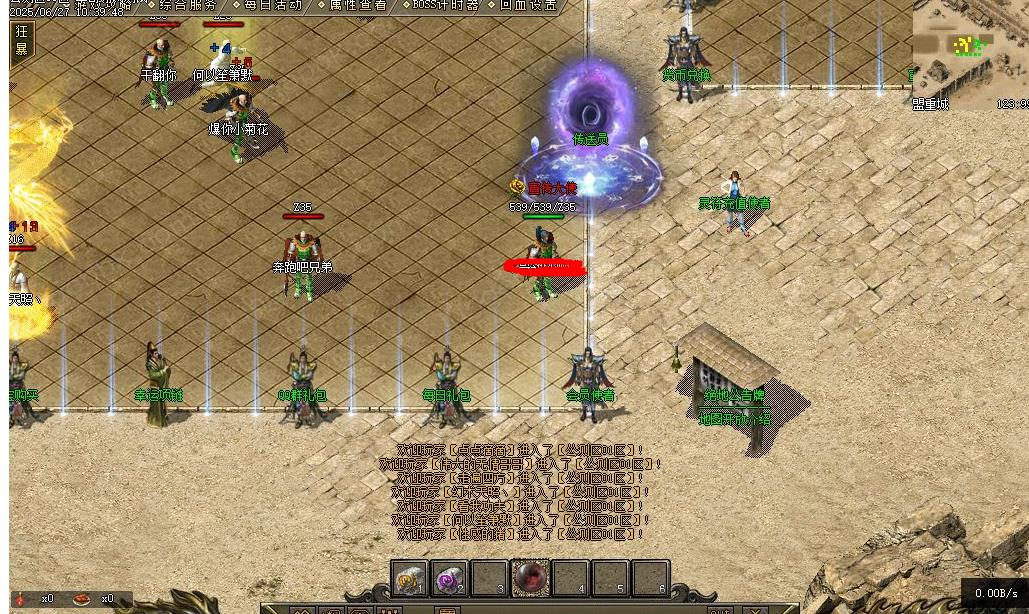Click the meat dish counter icon
This screenshot has height=614, width=1029.
(x=83, y=598)
